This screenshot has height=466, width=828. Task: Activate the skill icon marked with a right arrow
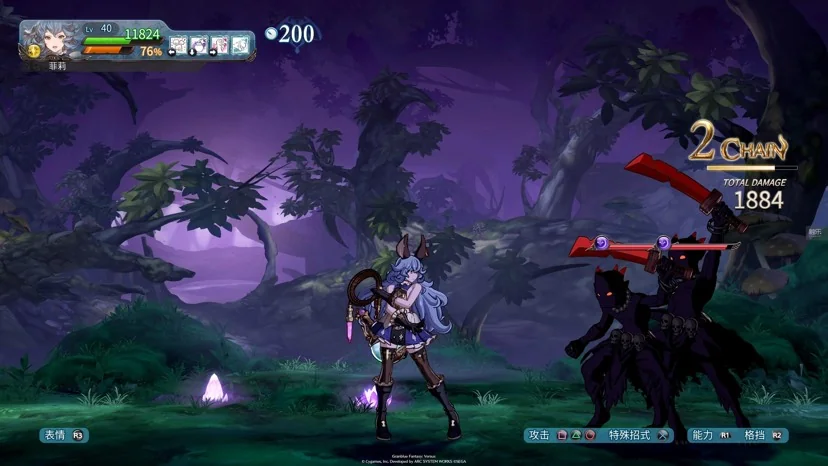tap(219, 45)
